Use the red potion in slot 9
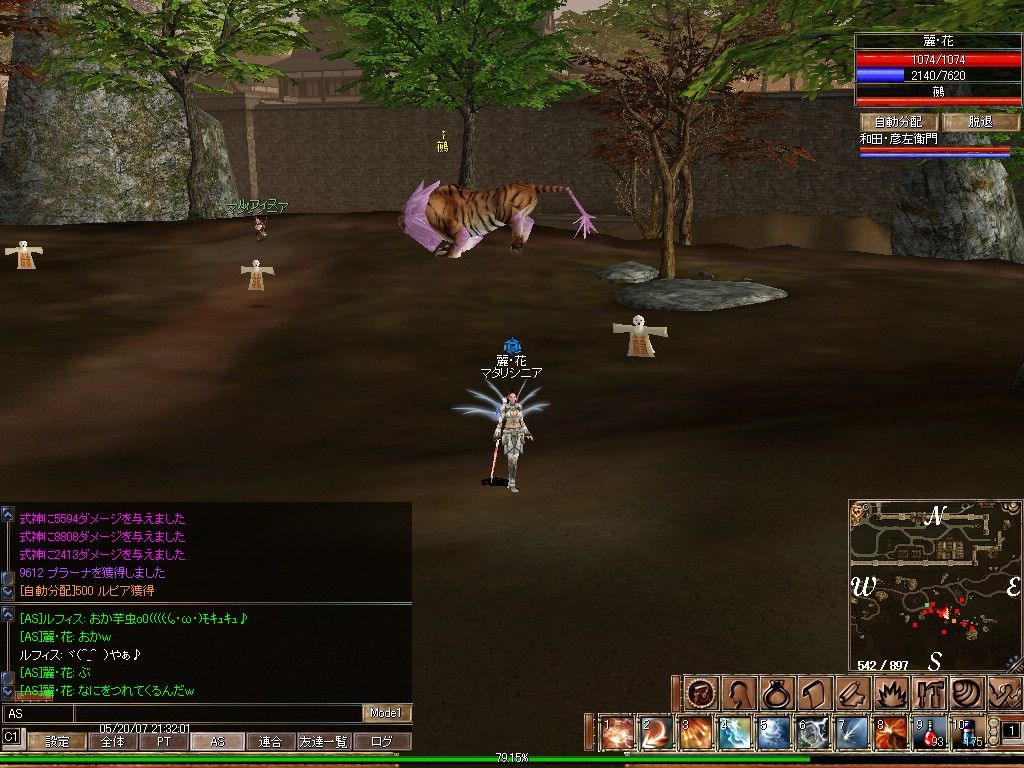The height and width of the screenshot is (768, 1024). click(x=930, y=733)
